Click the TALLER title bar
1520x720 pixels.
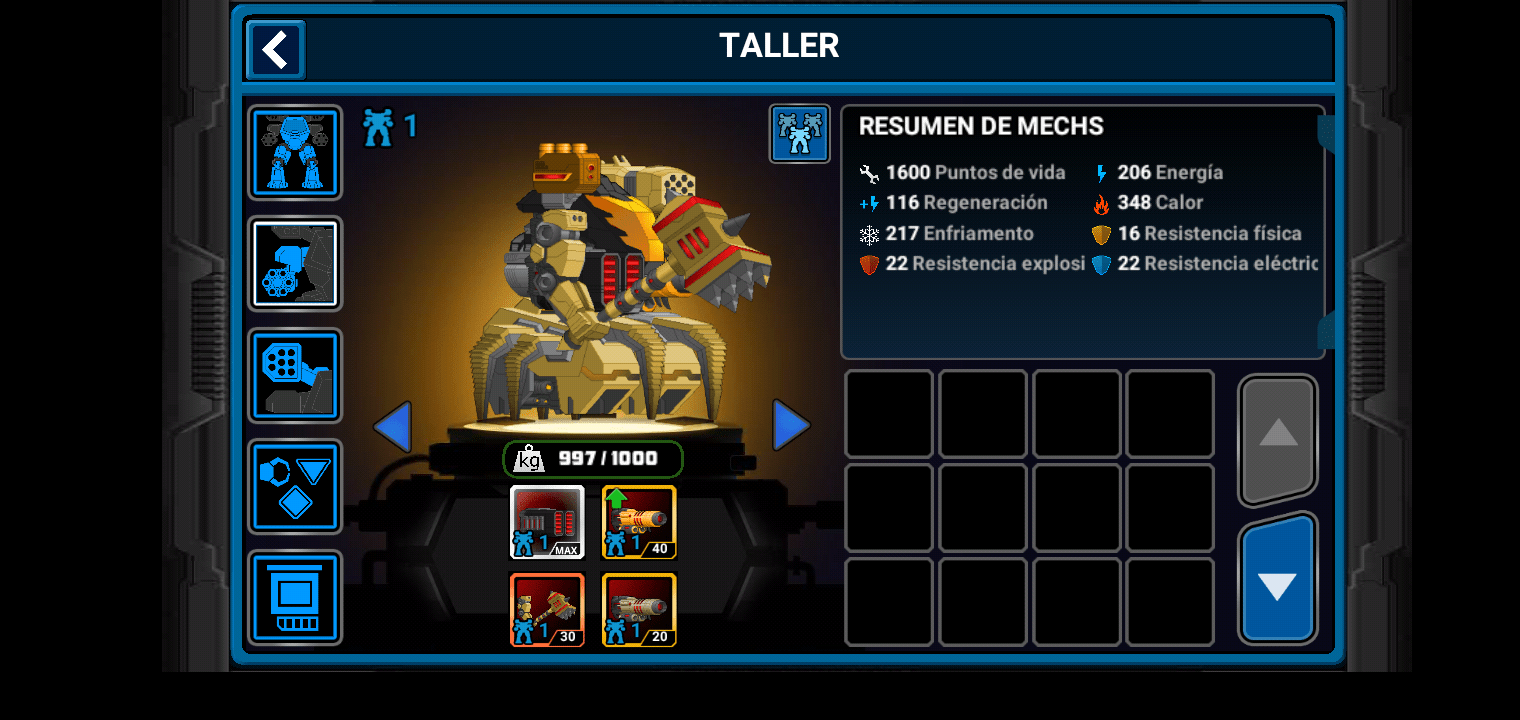[779, 45]
